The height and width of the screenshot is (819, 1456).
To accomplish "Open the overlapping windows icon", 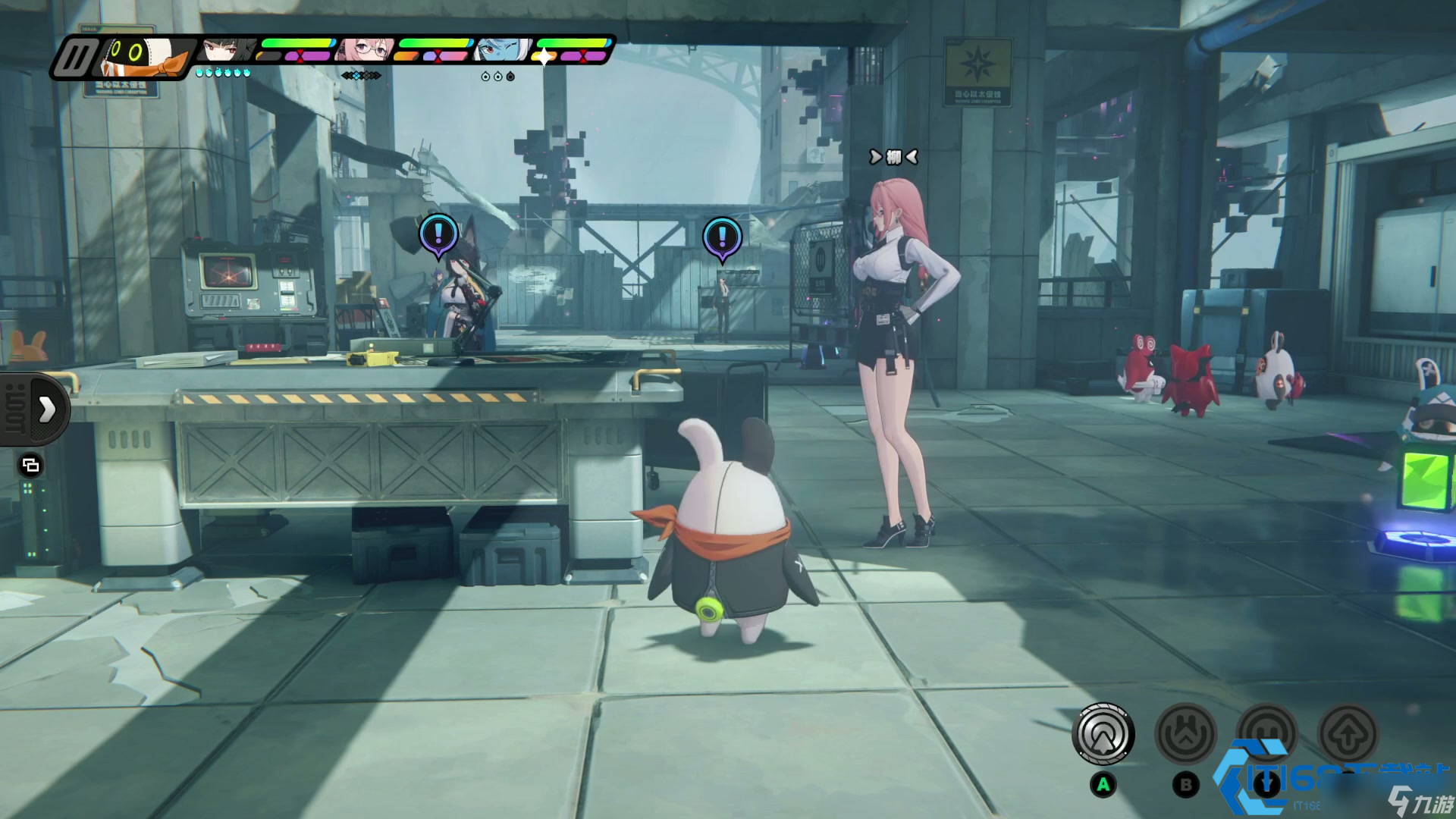I will point(30,465).
